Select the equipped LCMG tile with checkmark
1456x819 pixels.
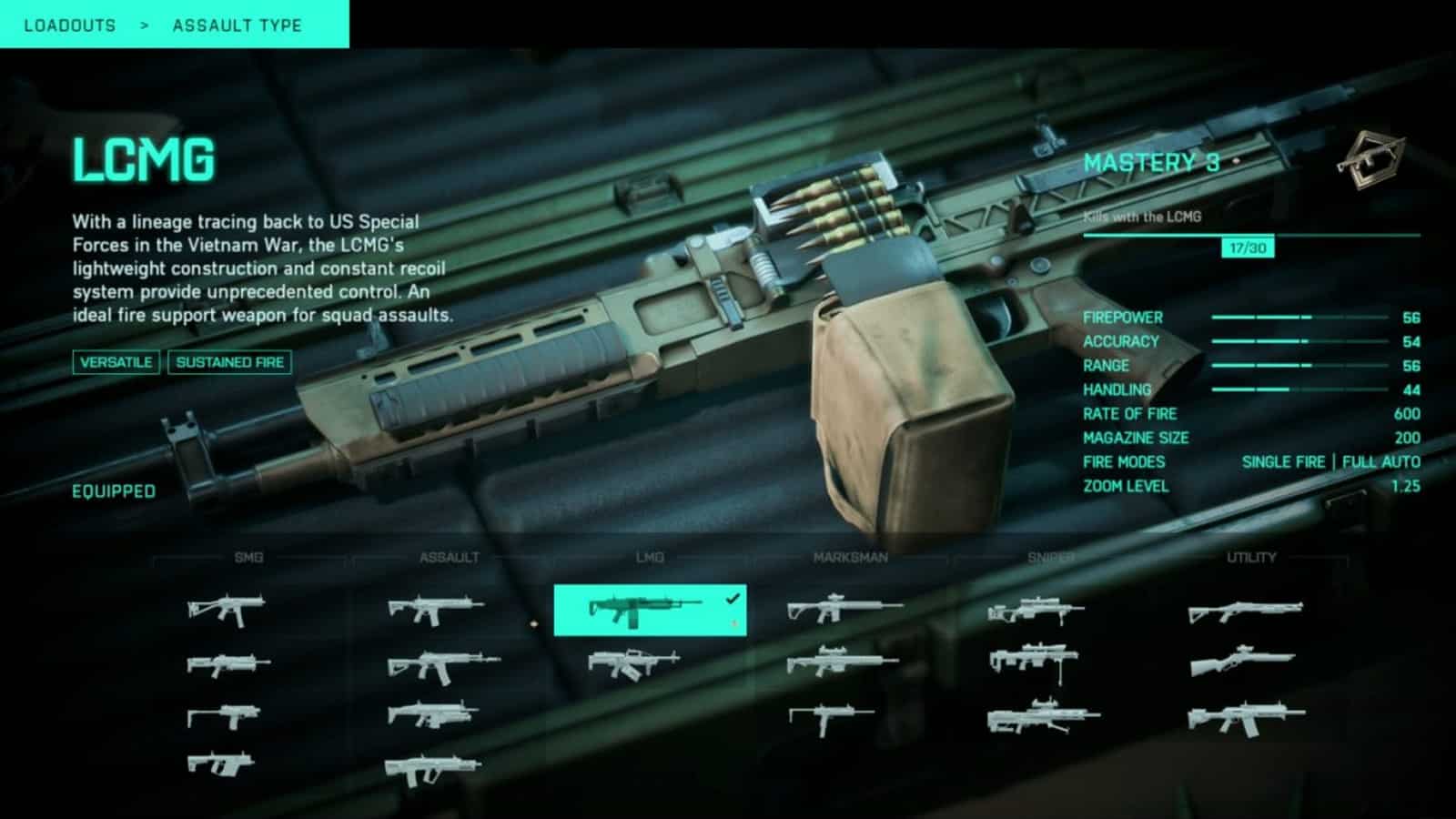coord(650,610)
